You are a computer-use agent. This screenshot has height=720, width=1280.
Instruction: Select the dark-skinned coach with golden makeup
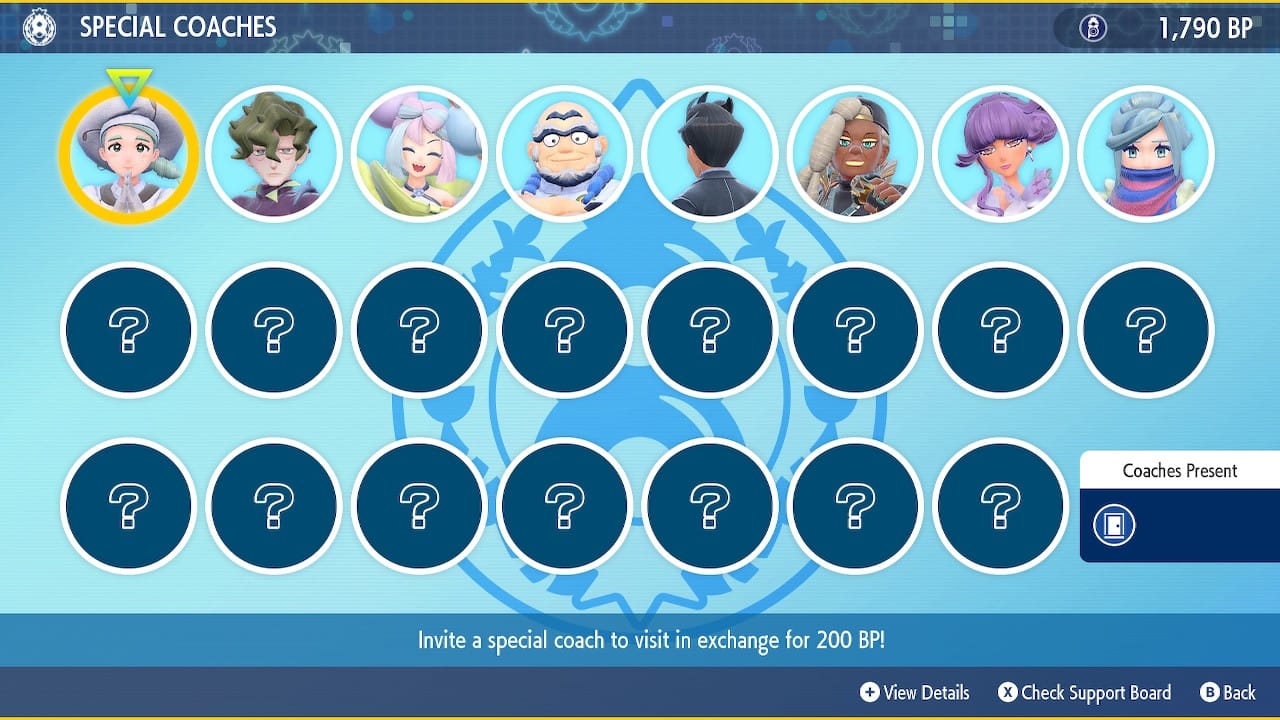(856, 153)
